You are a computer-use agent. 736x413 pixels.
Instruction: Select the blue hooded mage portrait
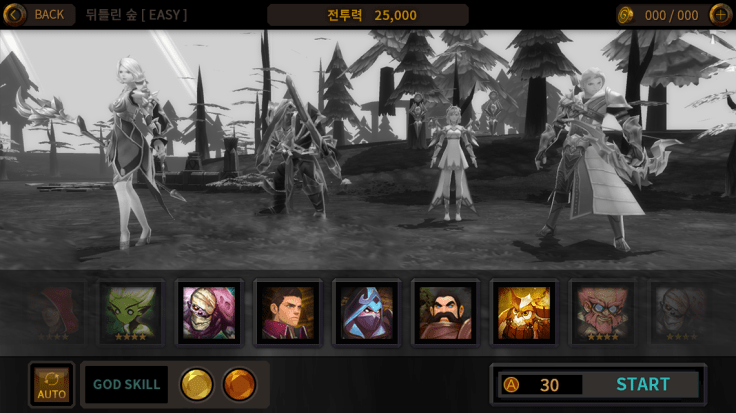point(366,312)
